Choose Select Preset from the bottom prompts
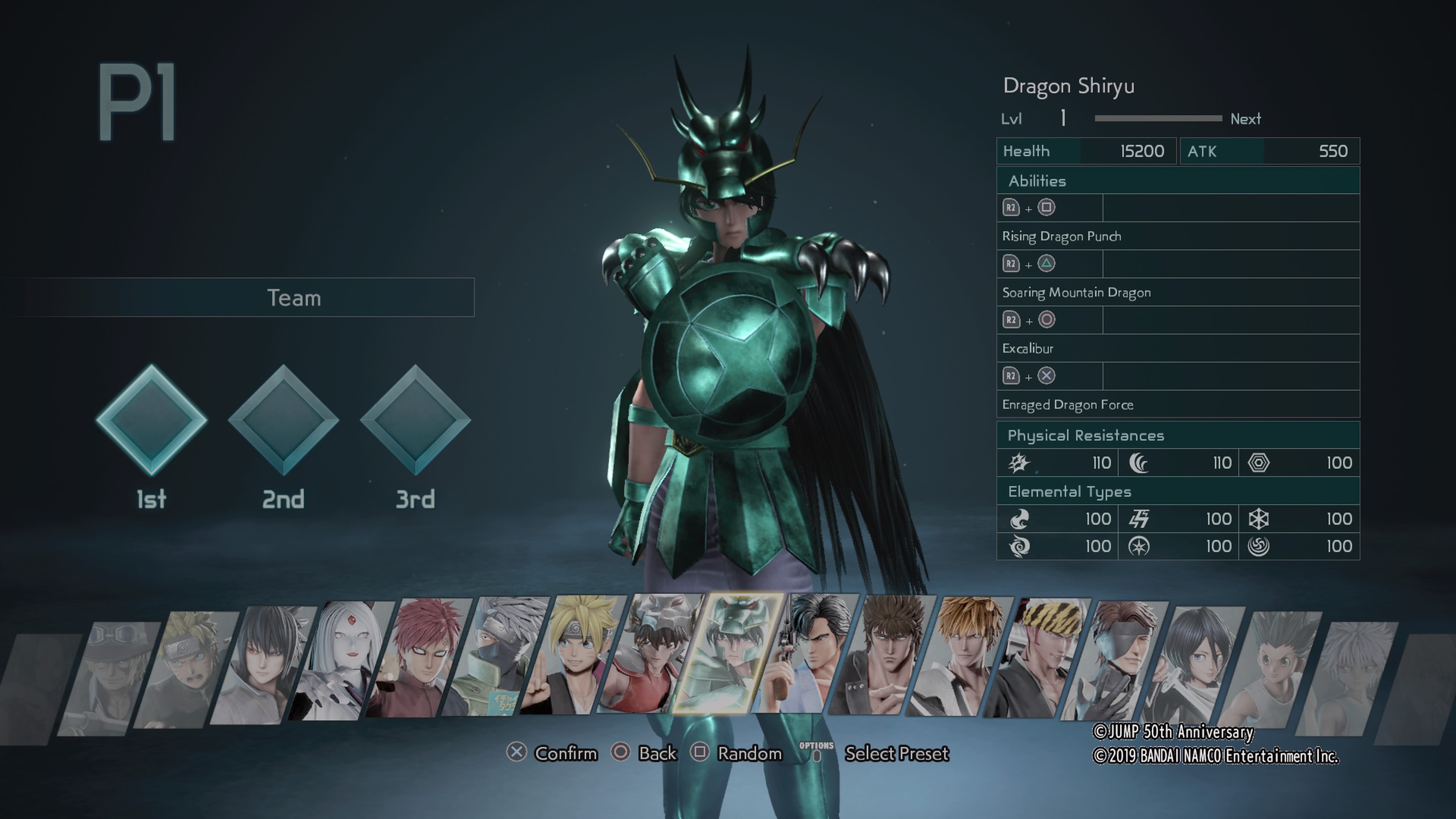Viewport: 1456px width, 819px height. click(897, 753)
